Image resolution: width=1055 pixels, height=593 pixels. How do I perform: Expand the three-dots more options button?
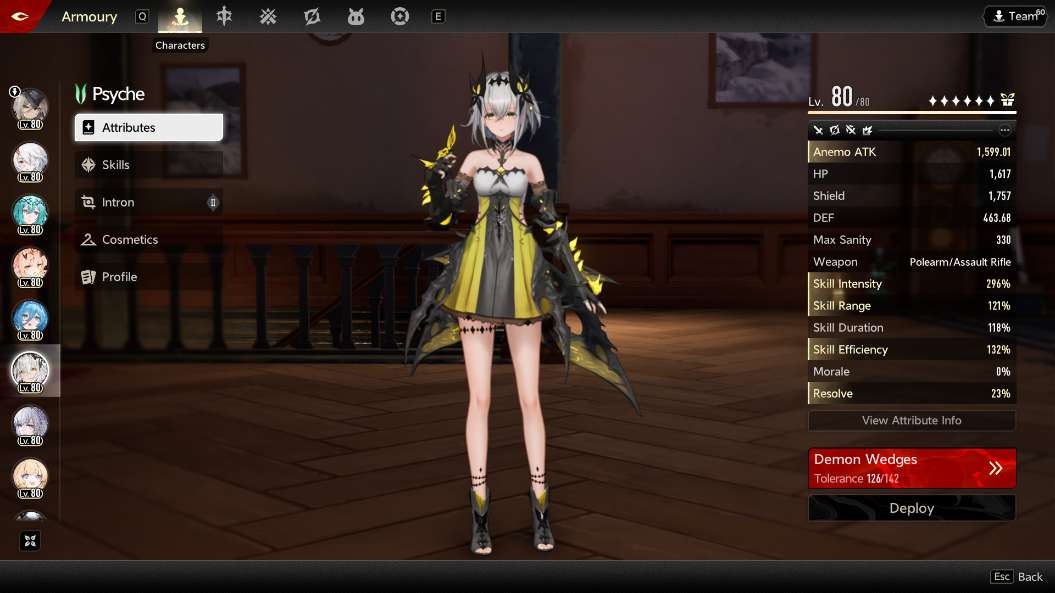click(1005, 130)
